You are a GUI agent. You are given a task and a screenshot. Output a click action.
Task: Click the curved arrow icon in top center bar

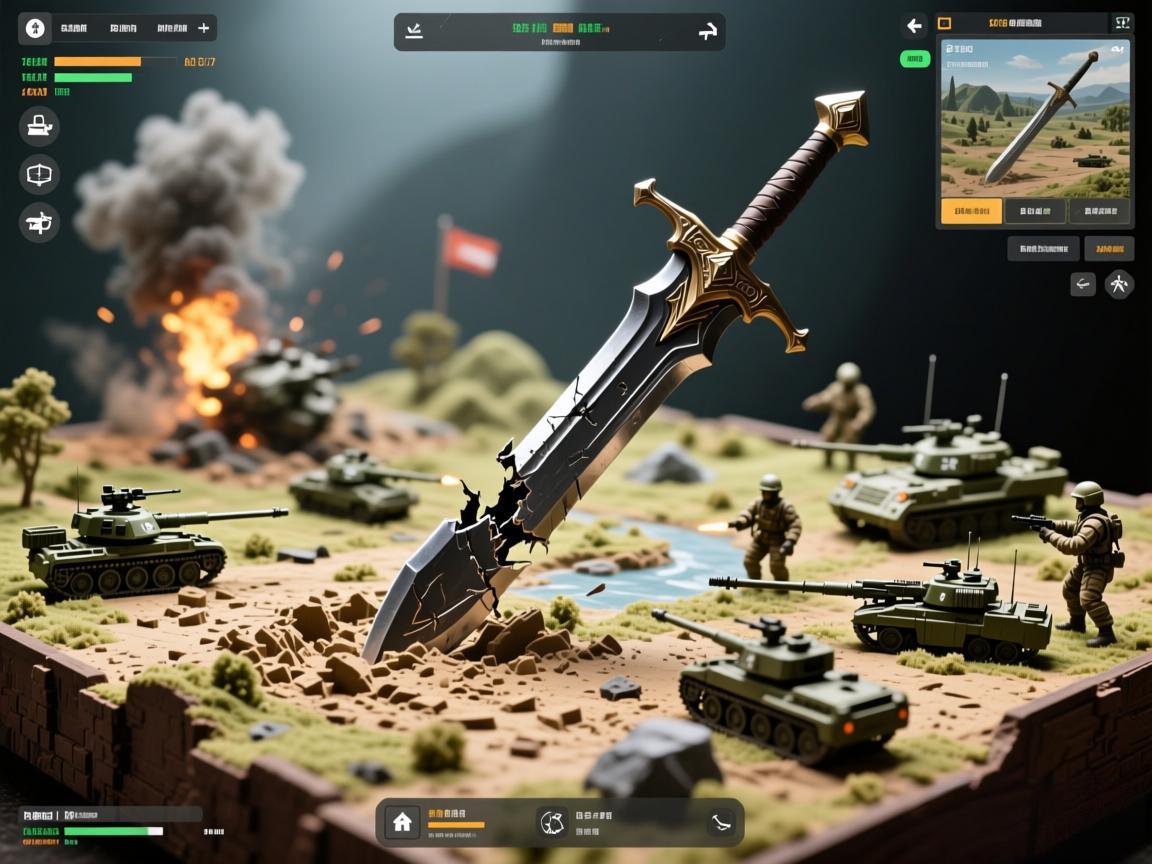click(707, 32)
